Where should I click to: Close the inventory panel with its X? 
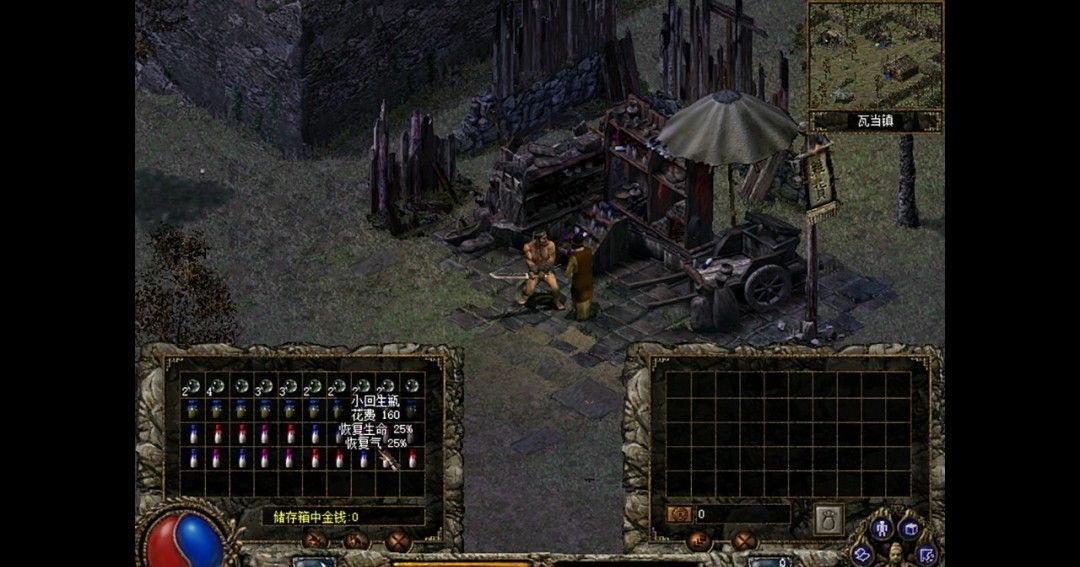[744, 541]
